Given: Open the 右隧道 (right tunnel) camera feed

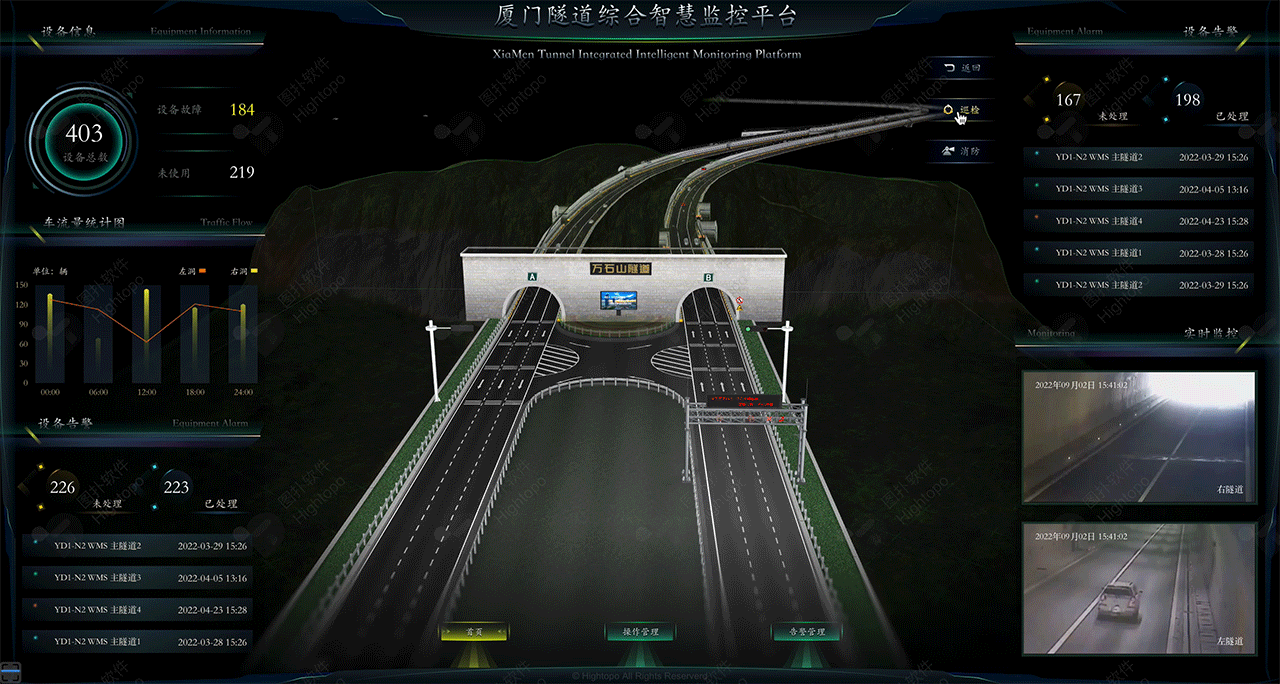Looking at the screenshot, I should point(1138,436).
